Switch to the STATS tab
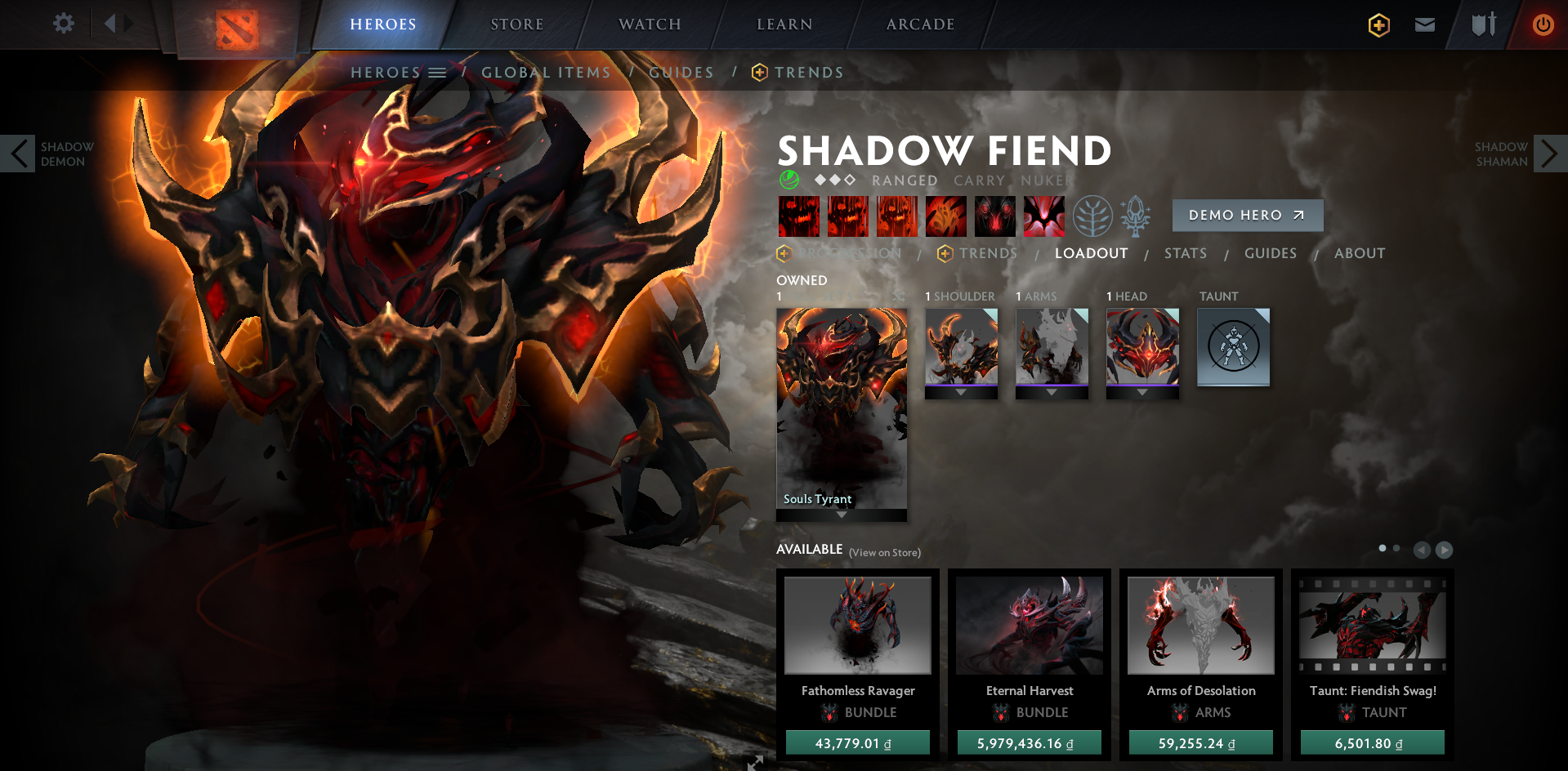The height and width of the screenshot is (771, 1568). (x=1185, y=253)
